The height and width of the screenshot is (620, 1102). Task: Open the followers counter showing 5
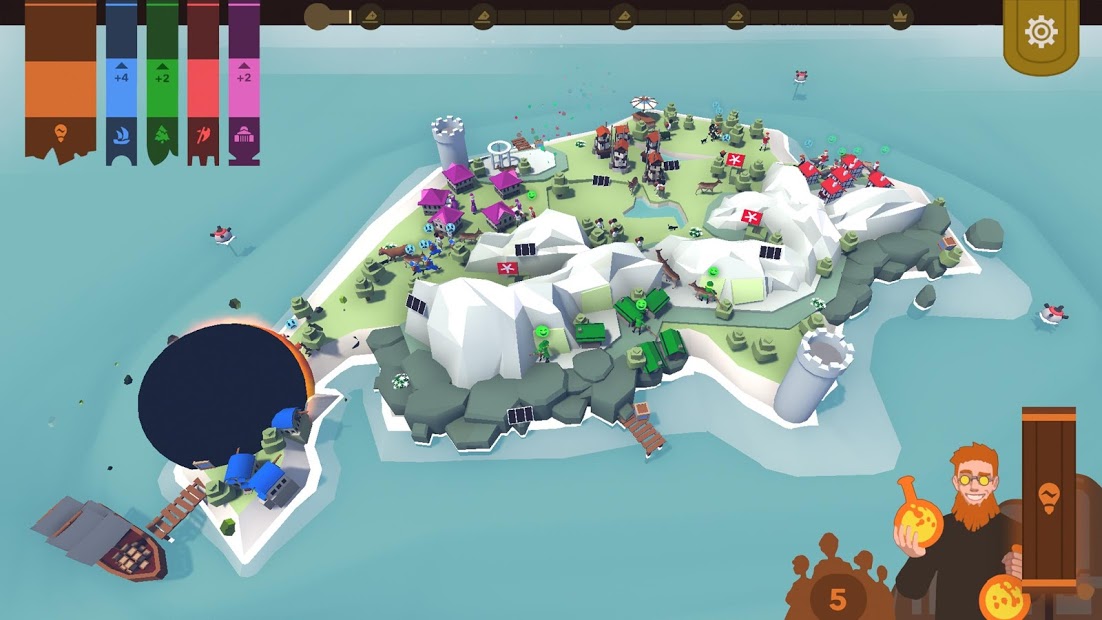click(x=838, y=597)
